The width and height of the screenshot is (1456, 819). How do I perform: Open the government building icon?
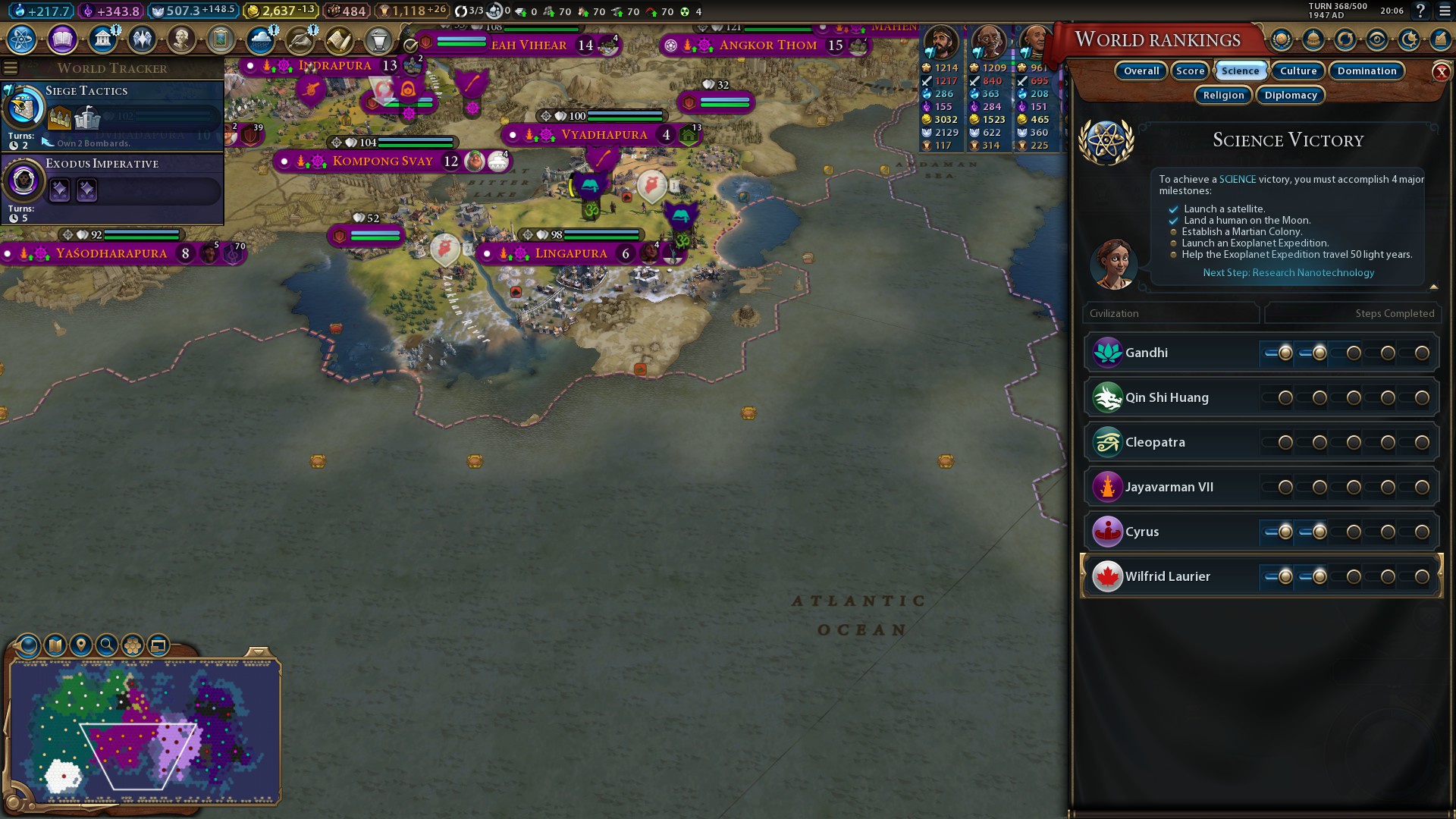click(102, 39)
